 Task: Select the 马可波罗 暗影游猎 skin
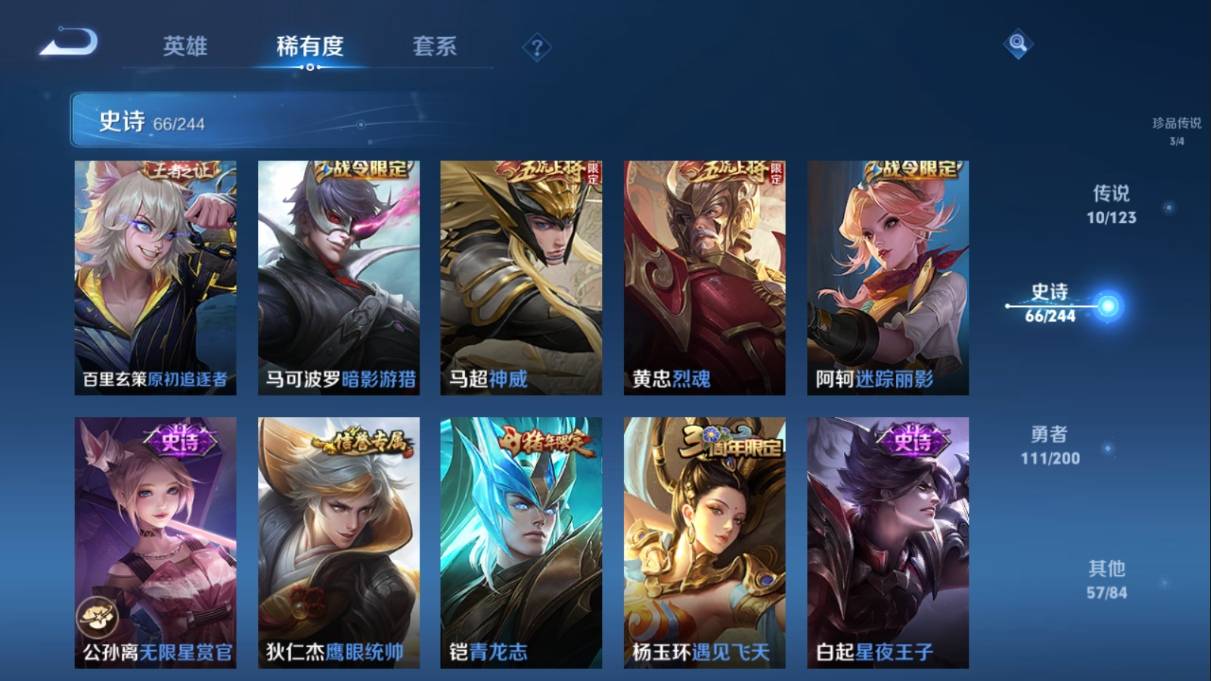pyautogui.click(x=339, y=278)
